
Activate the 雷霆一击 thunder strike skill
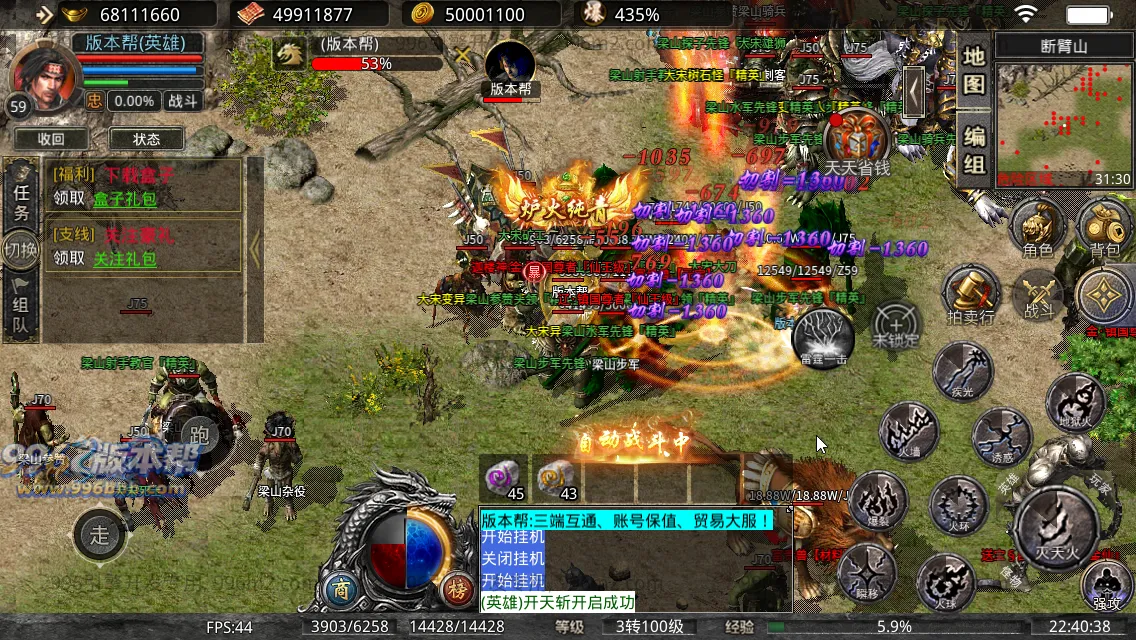pos(823,338)
